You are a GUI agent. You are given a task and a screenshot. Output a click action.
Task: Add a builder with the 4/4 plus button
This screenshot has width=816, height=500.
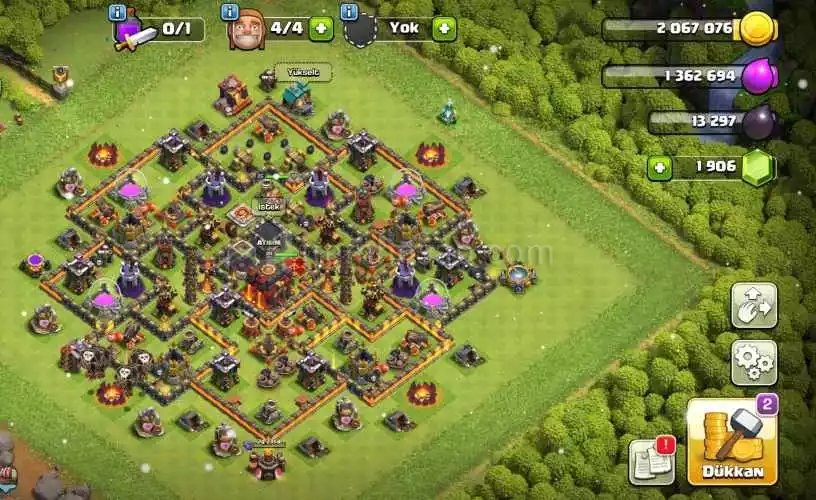click(321, 28)
